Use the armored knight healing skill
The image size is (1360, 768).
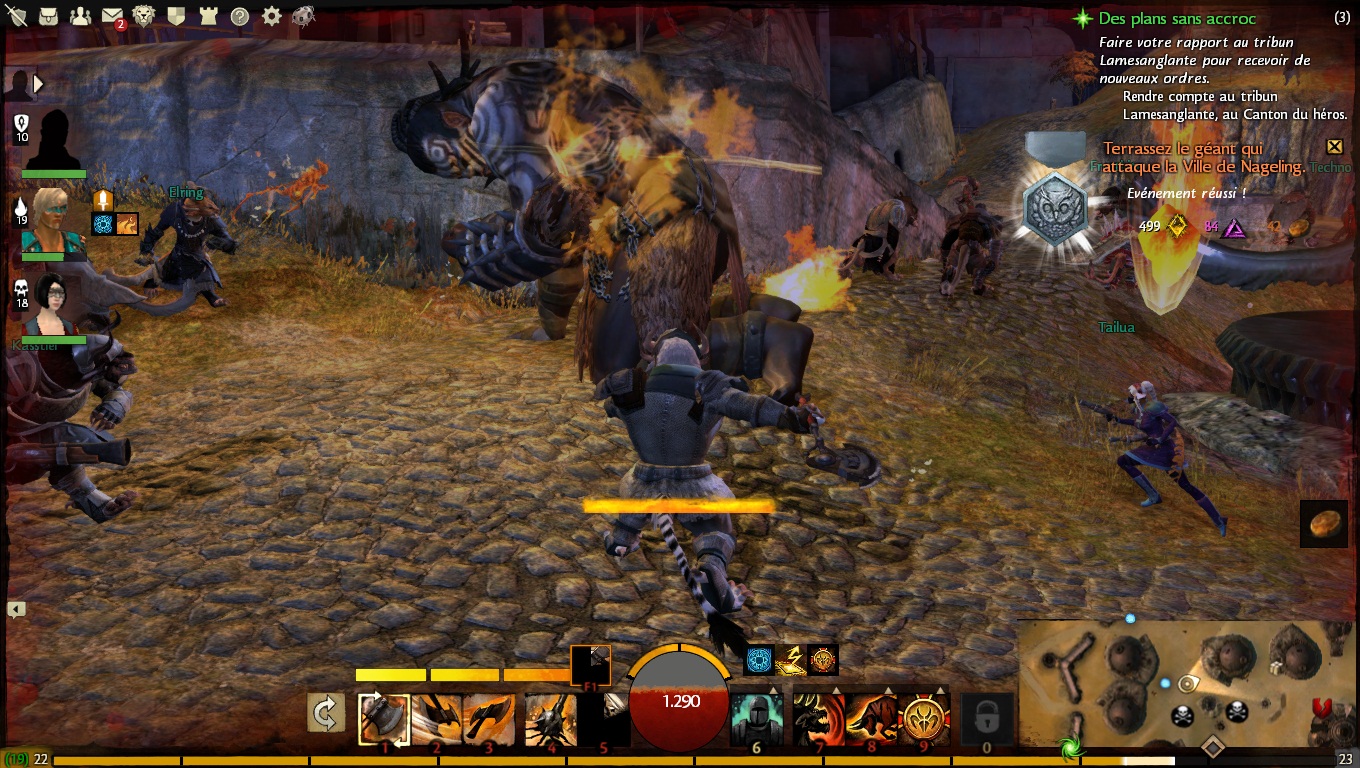[x=756, y=718]
